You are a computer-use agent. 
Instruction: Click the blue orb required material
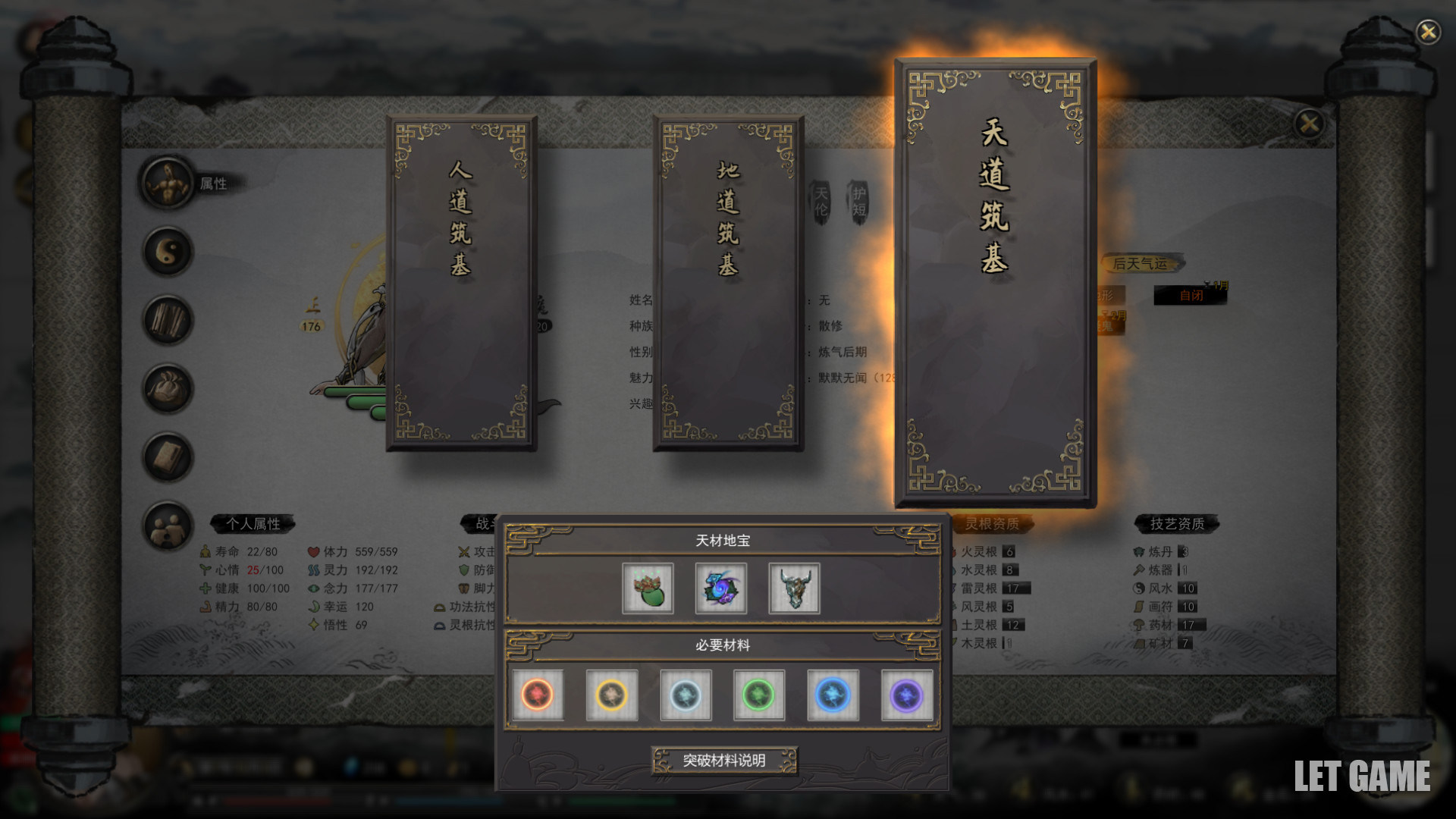pyautogui.click(x=833, y=695)
